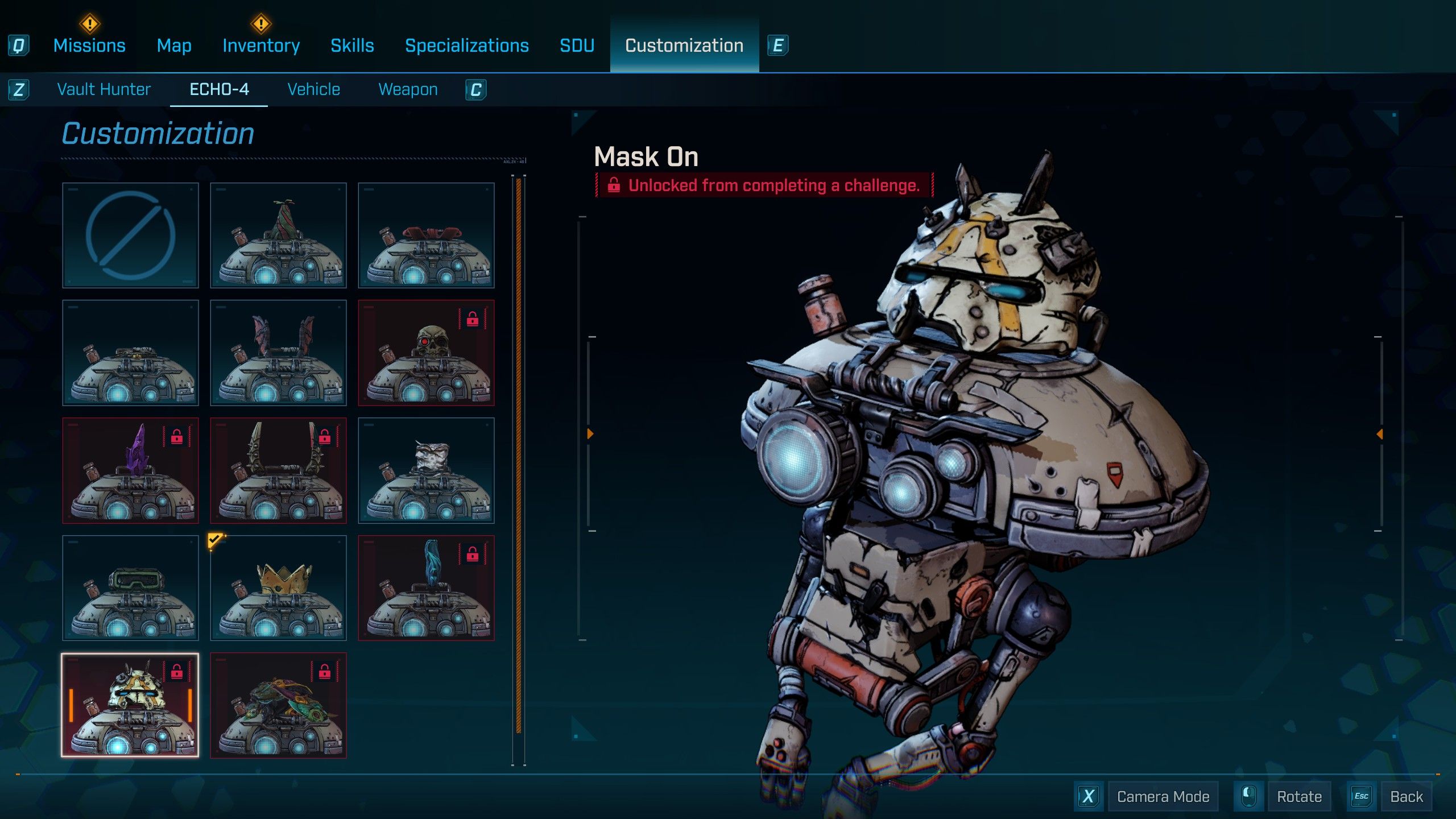Choose the gold crown ECHO-4 attachment
Viewport: 1456px width, 819px height.
pos(278,588)
